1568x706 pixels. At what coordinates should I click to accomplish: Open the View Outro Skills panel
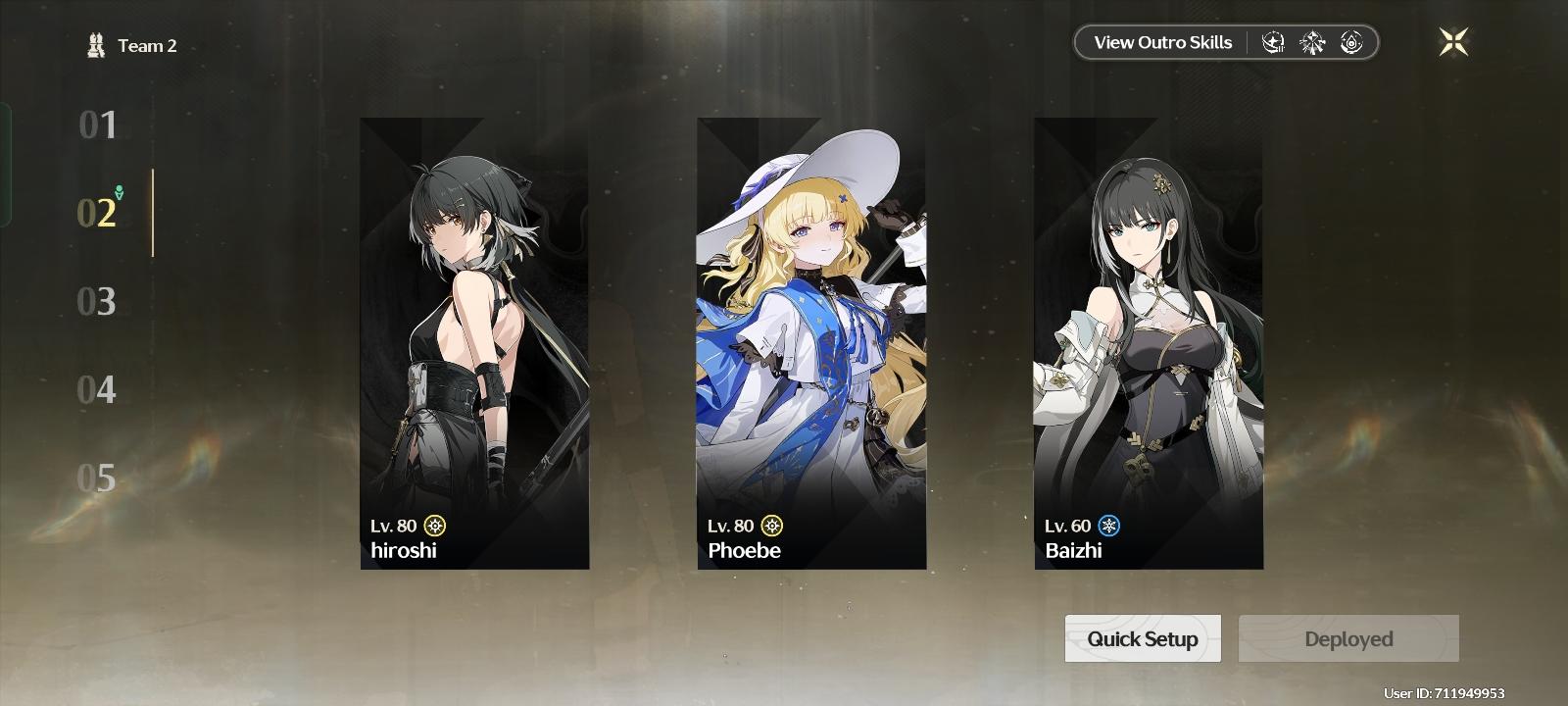pyautogui.click(x=1162, y=42)
